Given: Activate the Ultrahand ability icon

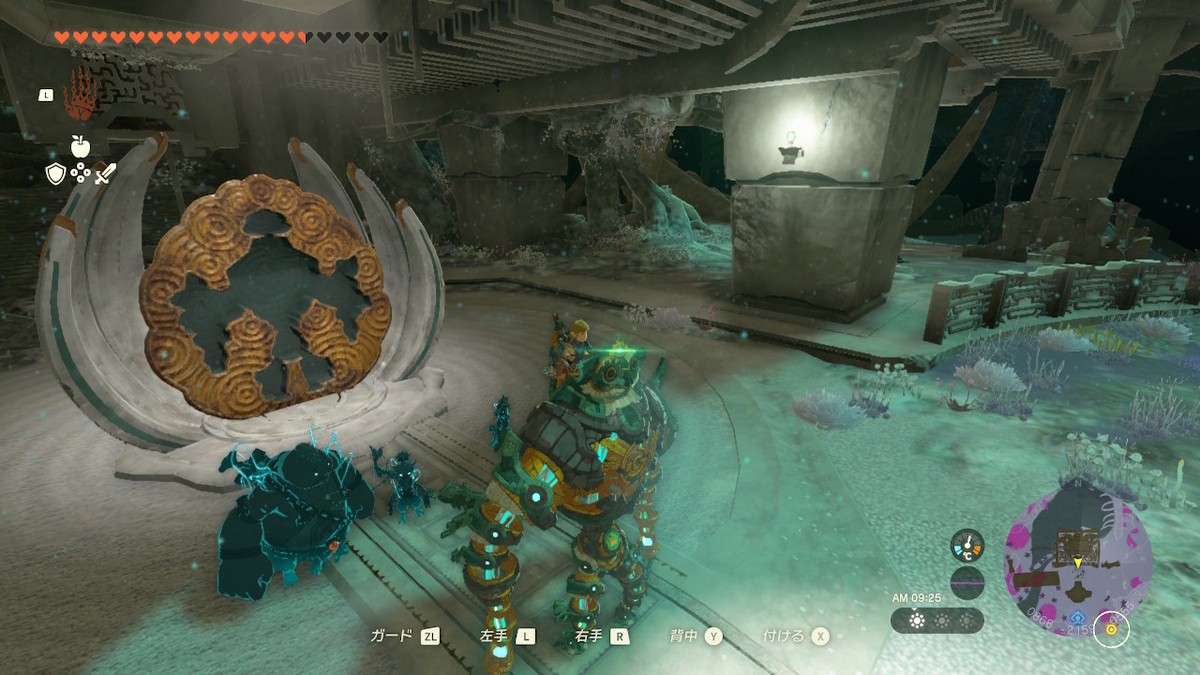Looking at the screenshot, I should click(79, 95).
